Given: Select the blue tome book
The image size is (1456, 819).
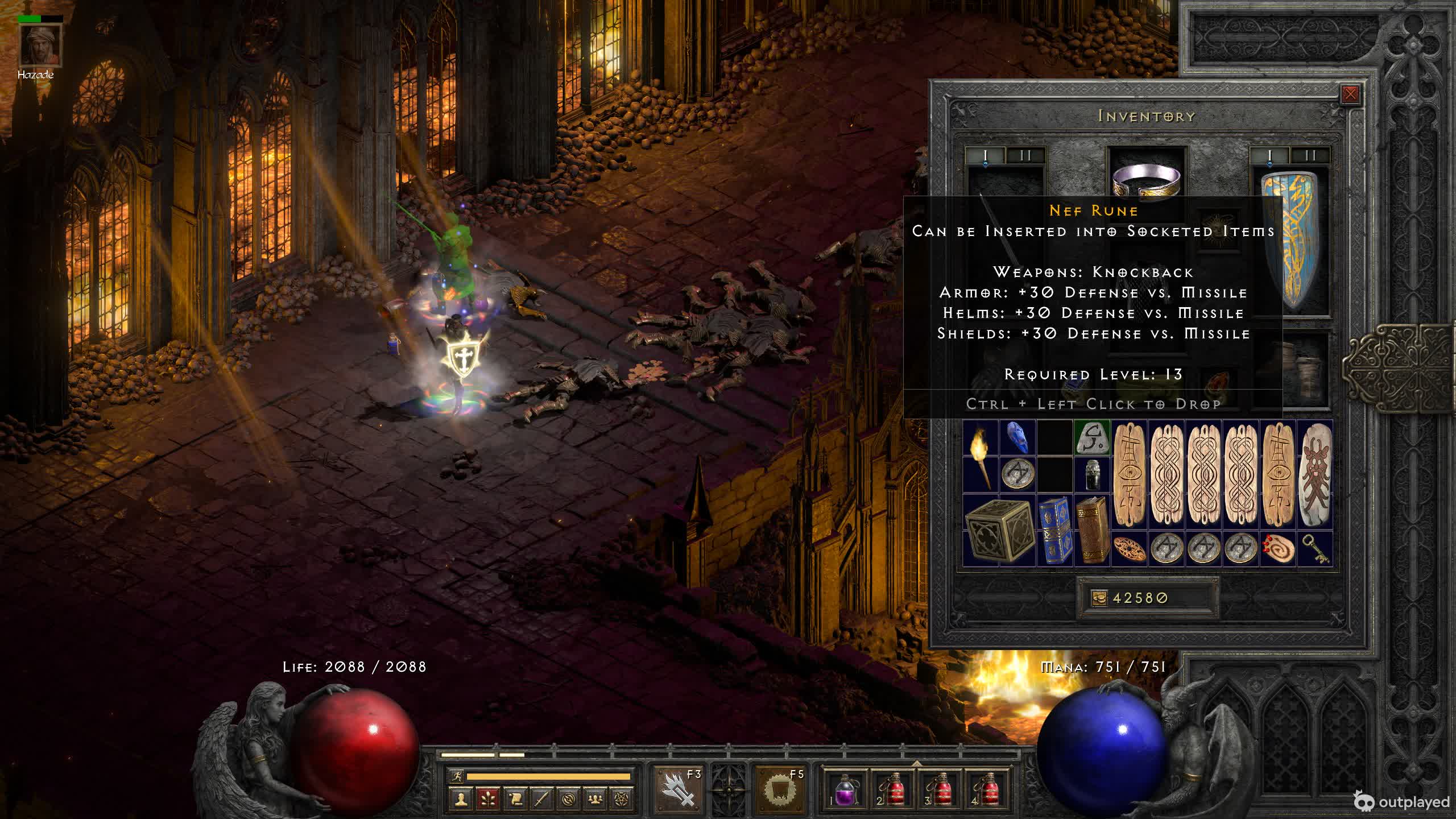Looking at the screenshot, I should (1055, 531).
